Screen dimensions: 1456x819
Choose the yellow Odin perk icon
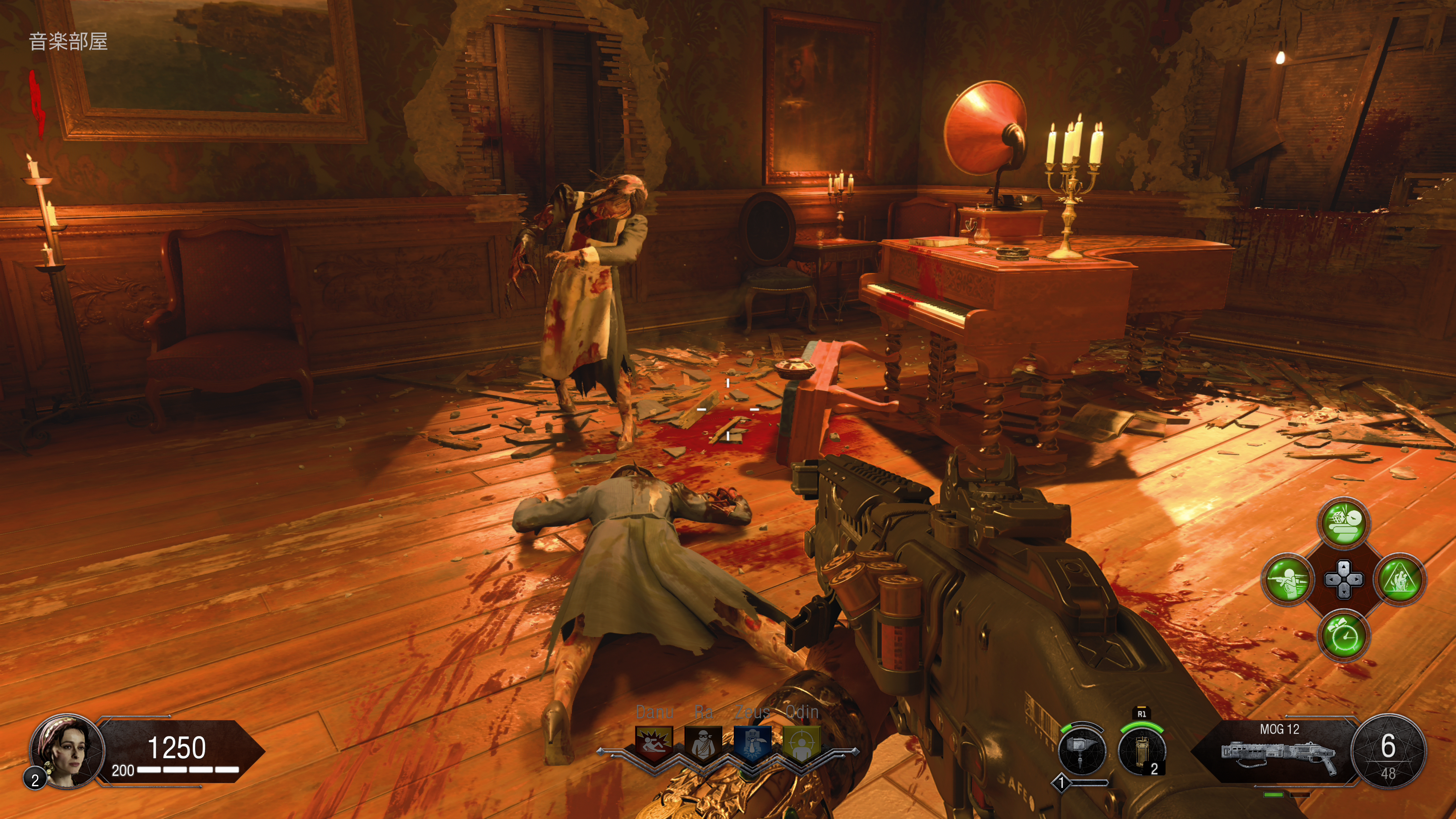coord(802,744)
